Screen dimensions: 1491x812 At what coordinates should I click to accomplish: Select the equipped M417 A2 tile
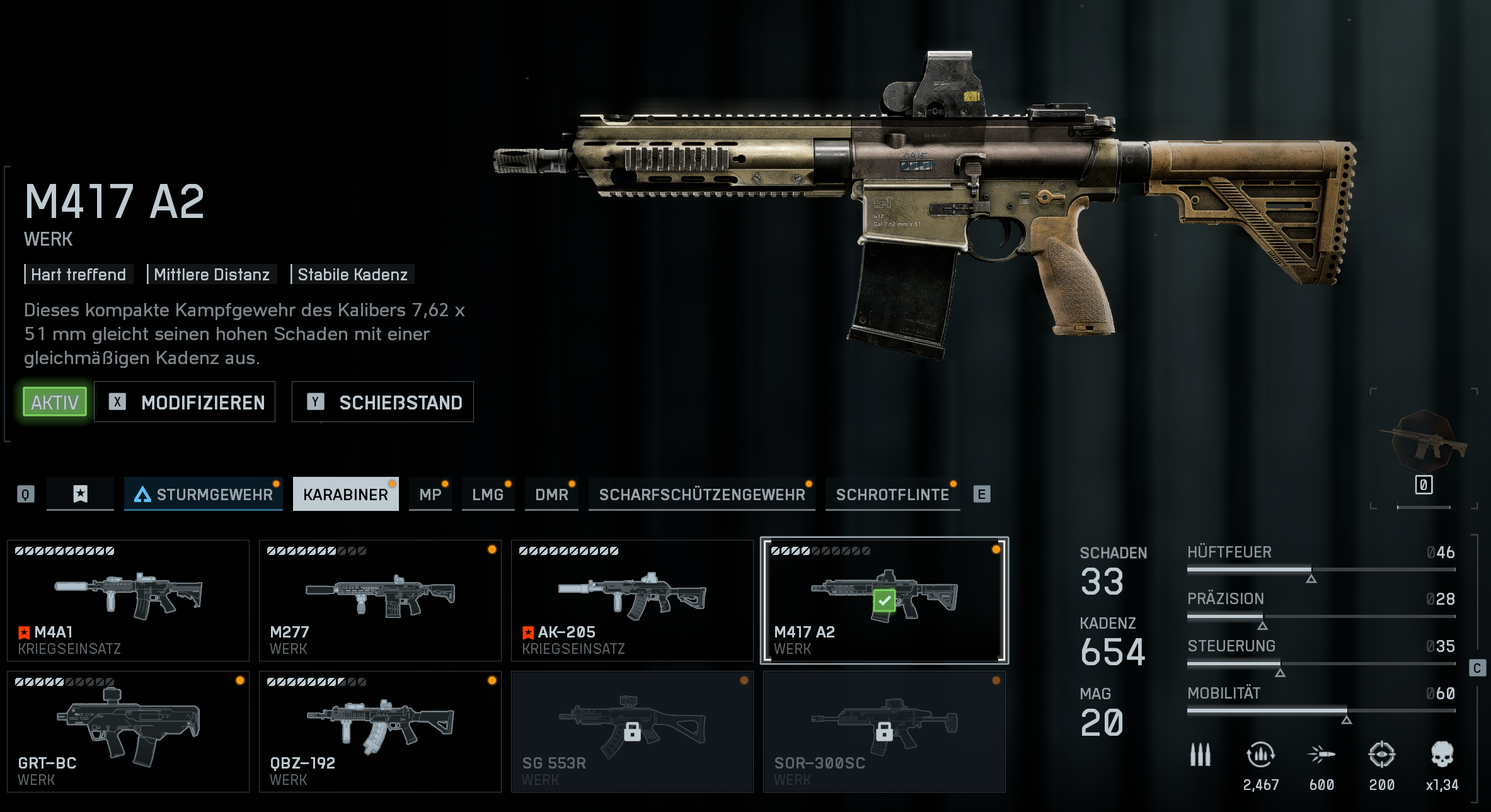[884, 600]
